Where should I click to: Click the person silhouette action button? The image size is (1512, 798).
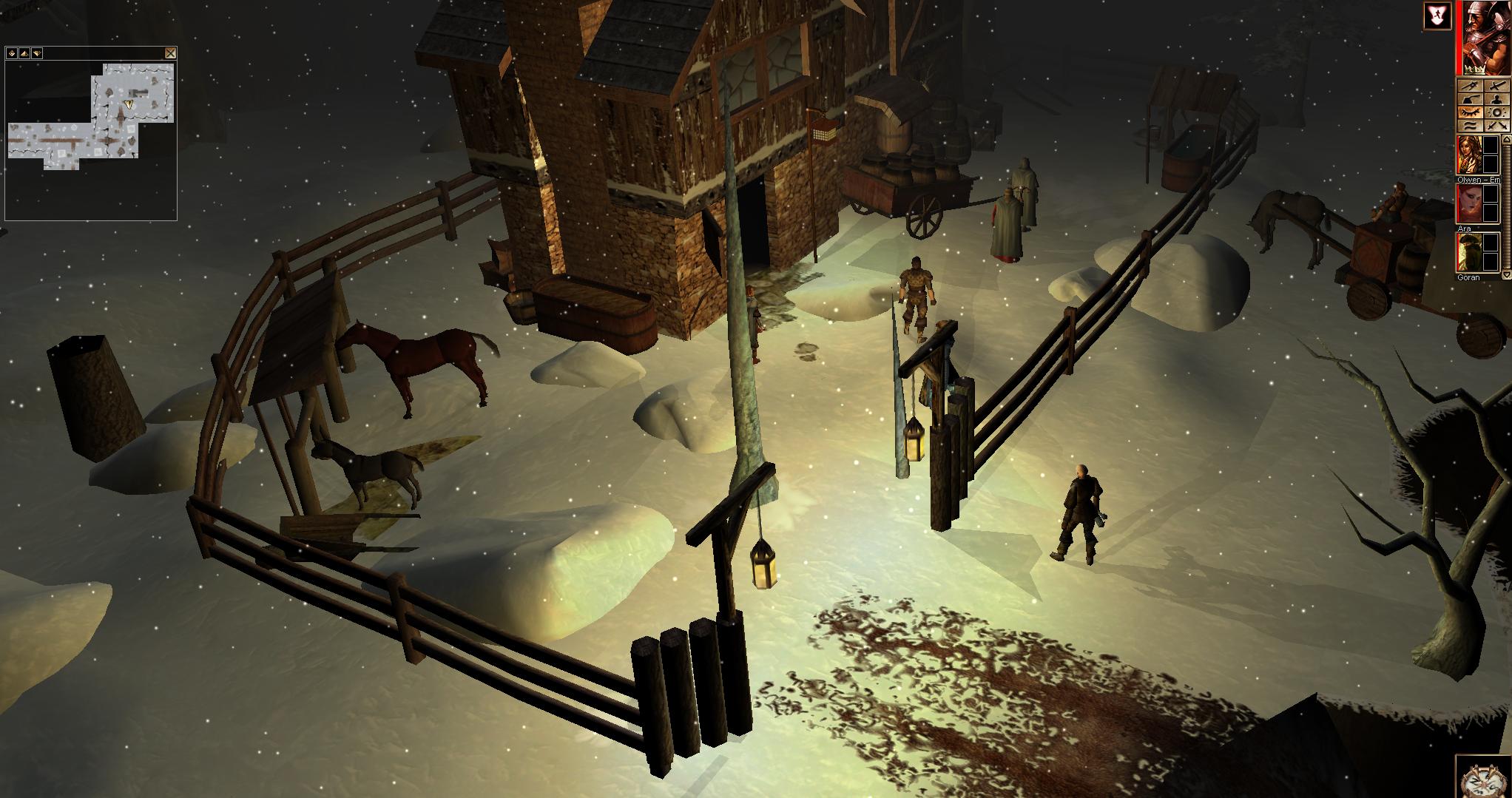click(x=1496, y=100)
